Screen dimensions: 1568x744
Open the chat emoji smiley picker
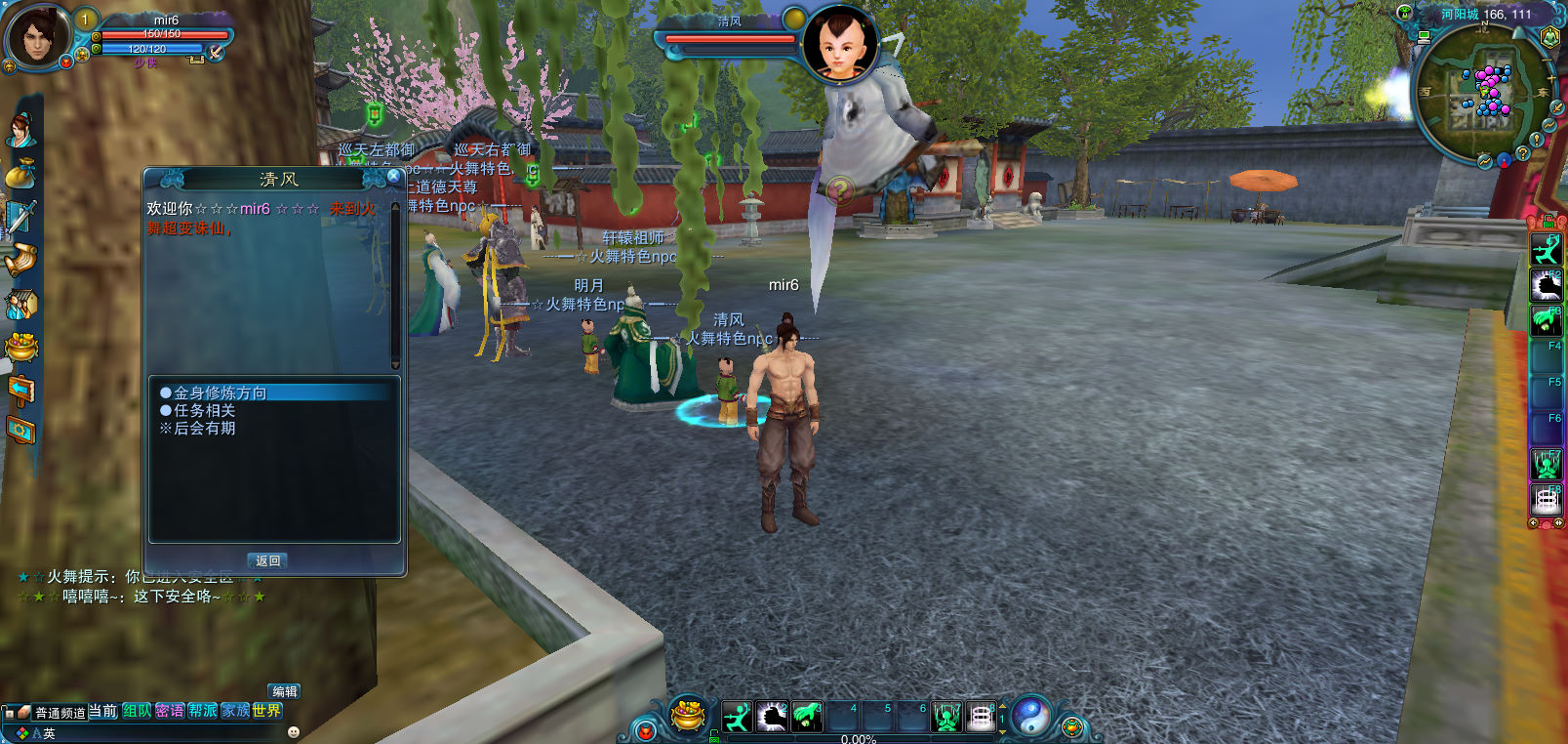click(x=293, y=732)
